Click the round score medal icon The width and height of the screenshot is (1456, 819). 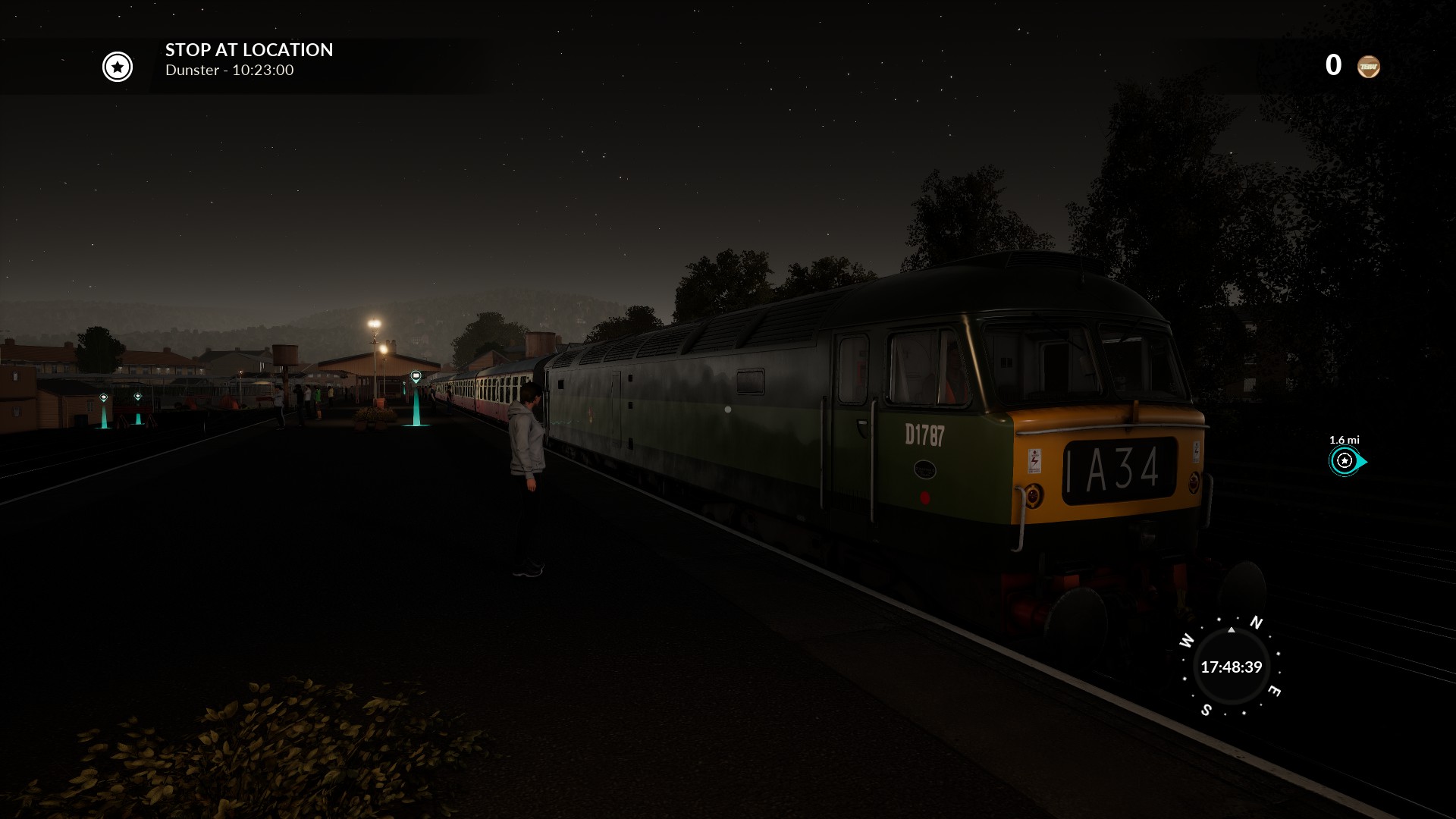(x=1368, y=67)
